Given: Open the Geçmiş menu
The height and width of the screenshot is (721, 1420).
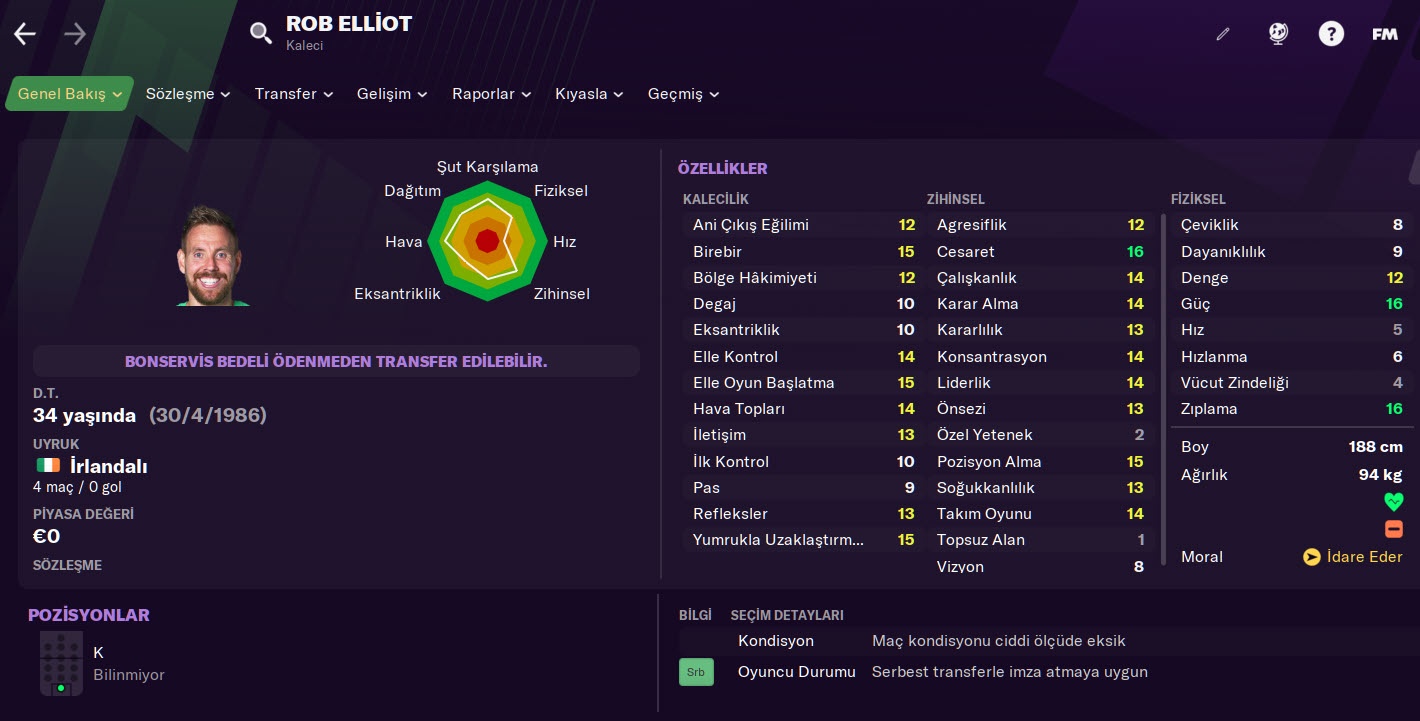Looking at the screenshot, I should (683, 94).
